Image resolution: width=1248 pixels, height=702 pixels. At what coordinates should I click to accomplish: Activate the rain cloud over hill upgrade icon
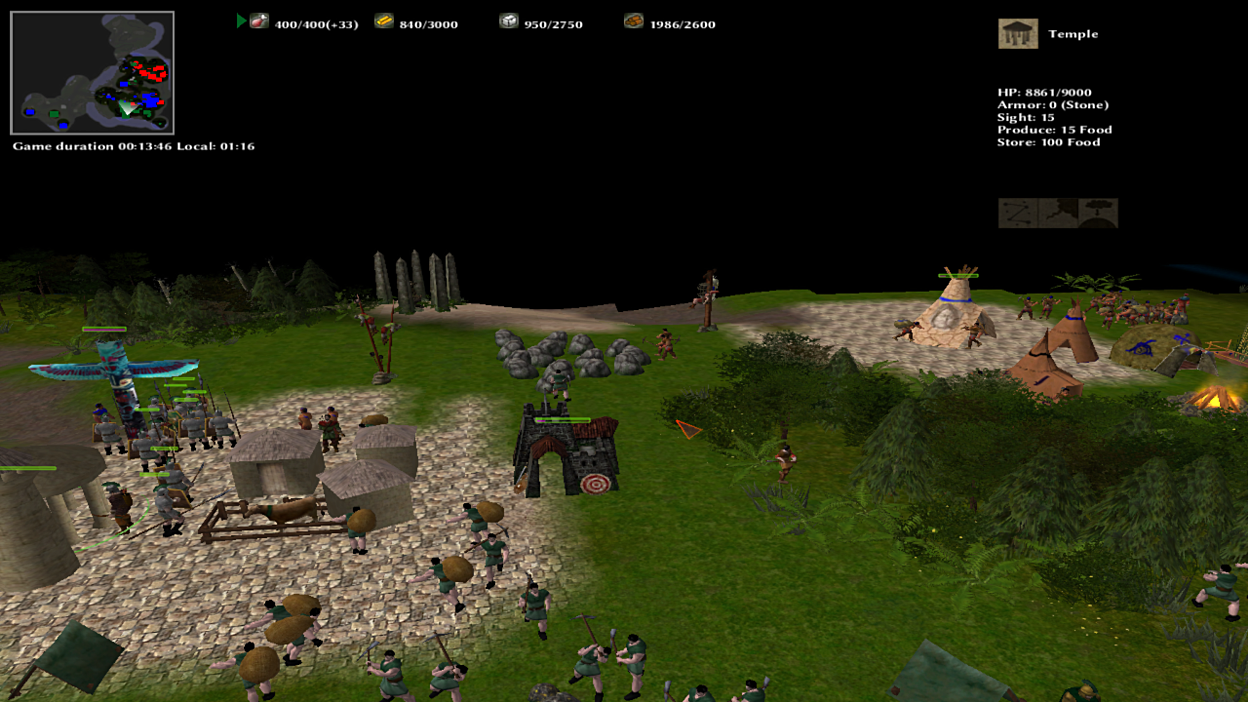(x=1098, y=213)
